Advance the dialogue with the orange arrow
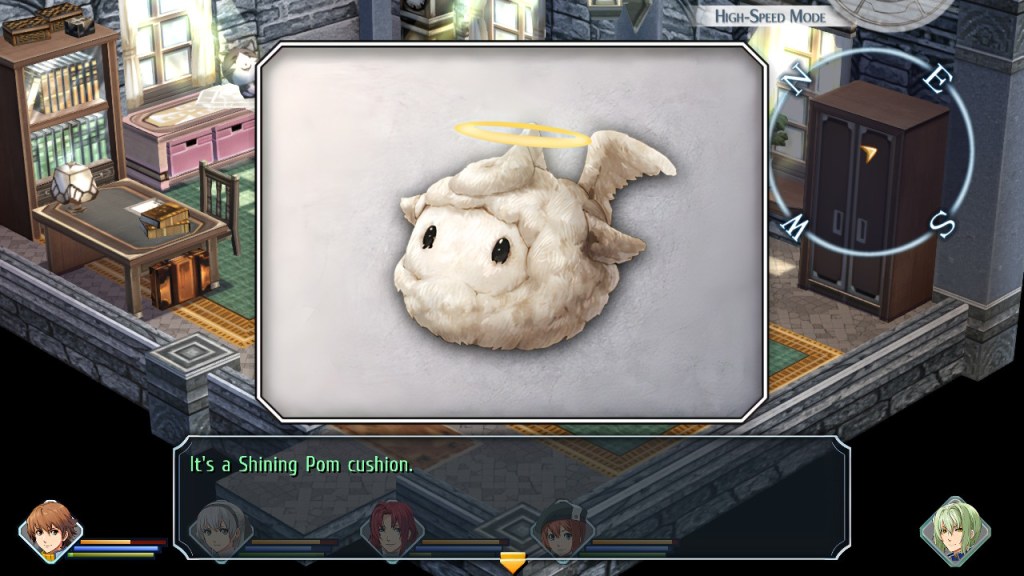Screen dimensions: 1024x576 512,563
